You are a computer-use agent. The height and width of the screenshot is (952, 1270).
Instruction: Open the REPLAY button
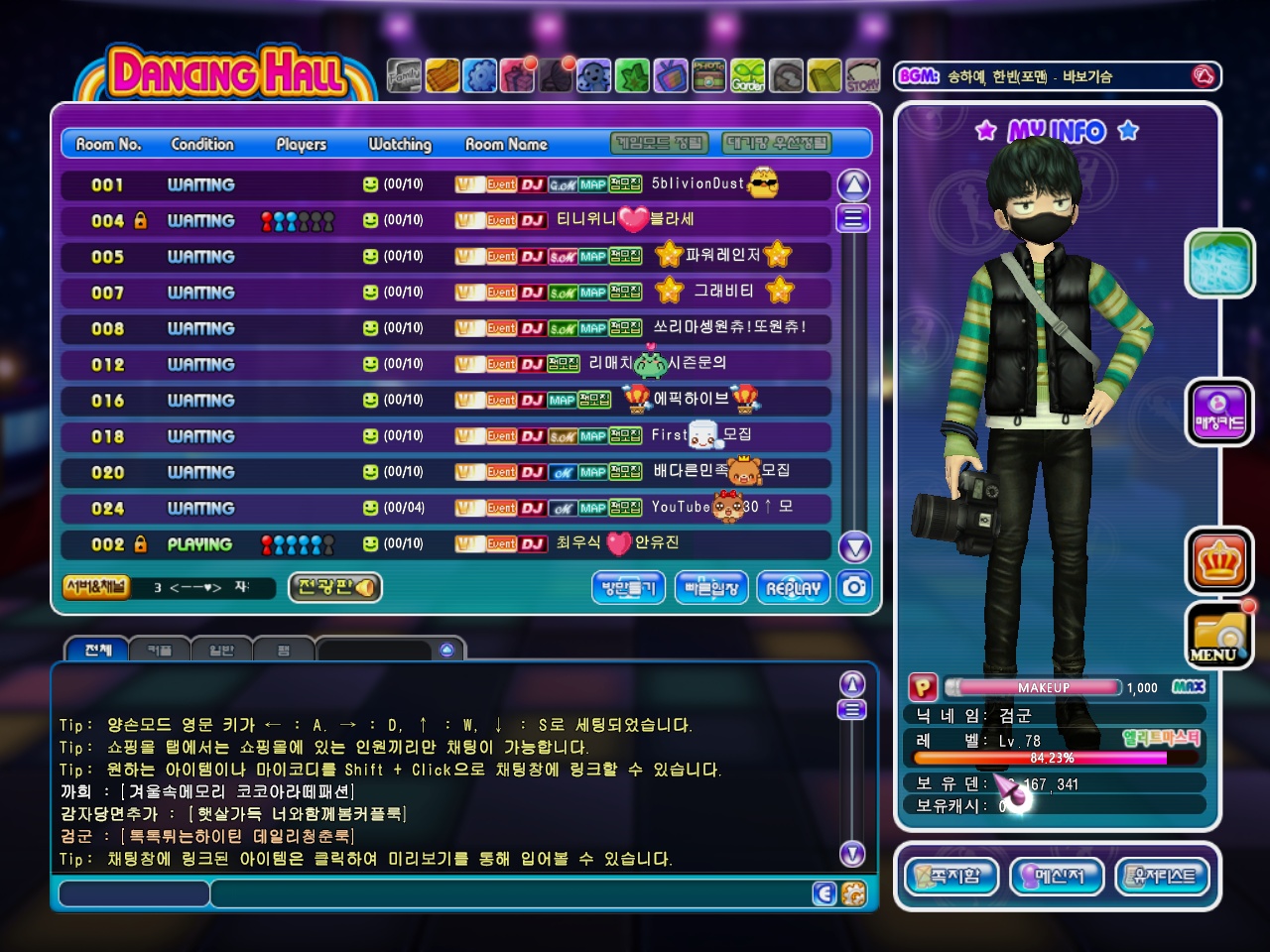[793, 587]
